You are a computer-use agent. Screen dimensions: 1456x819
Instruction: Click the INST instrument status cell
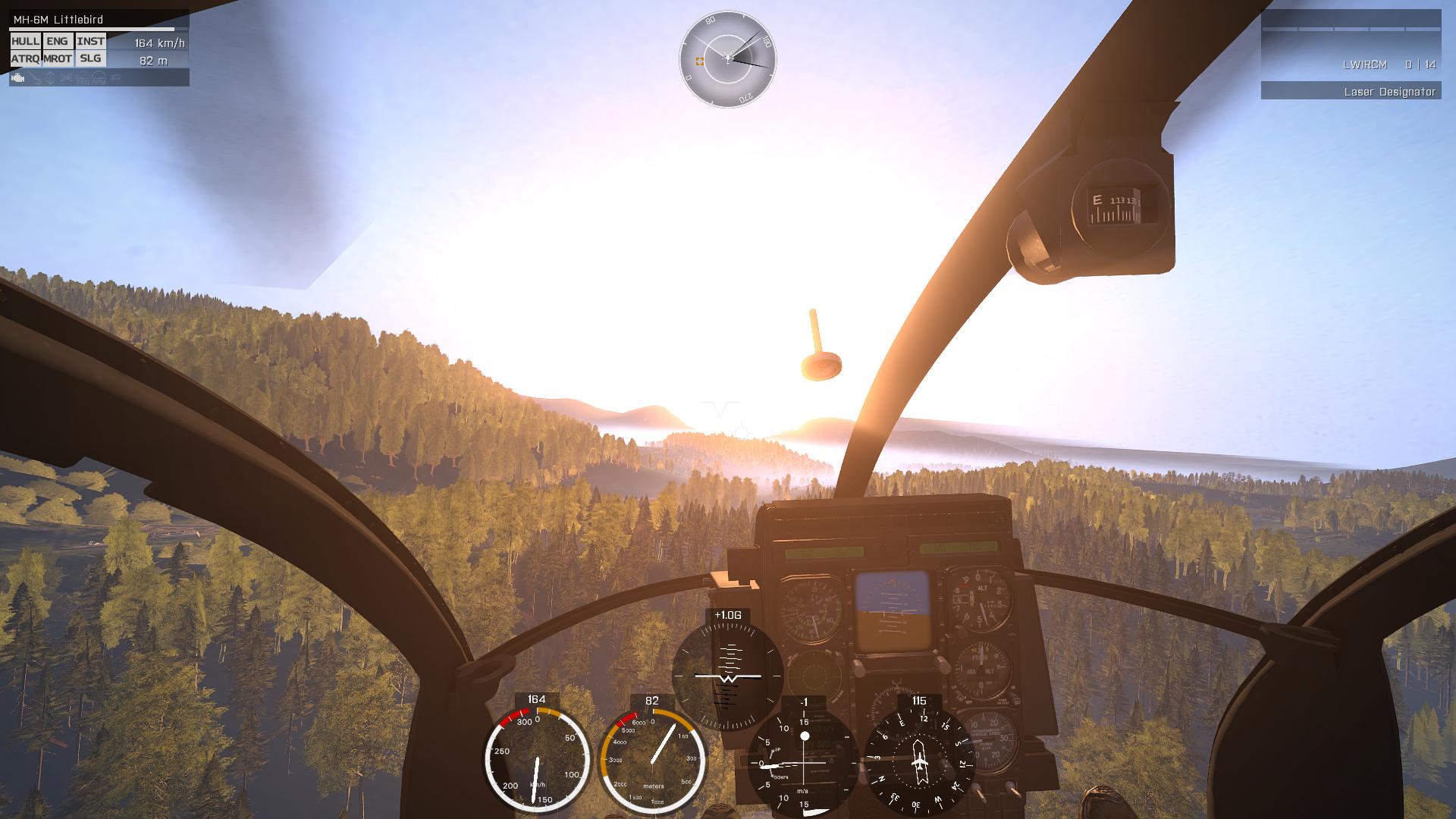[x=91, y=42]
